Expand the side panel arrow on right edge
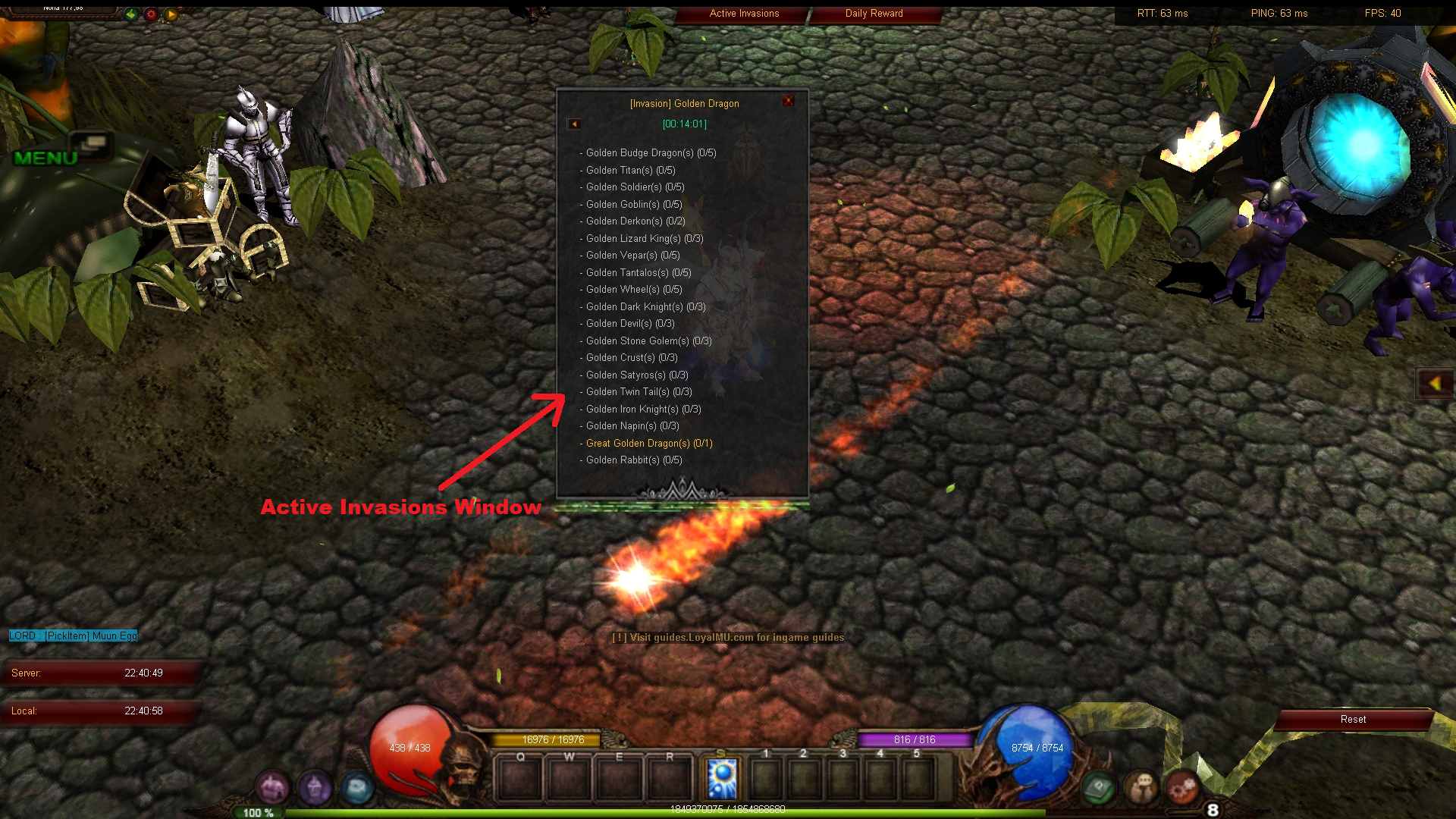Image resolution: width=1456 pixels, height=819 pixels. 1435,384
